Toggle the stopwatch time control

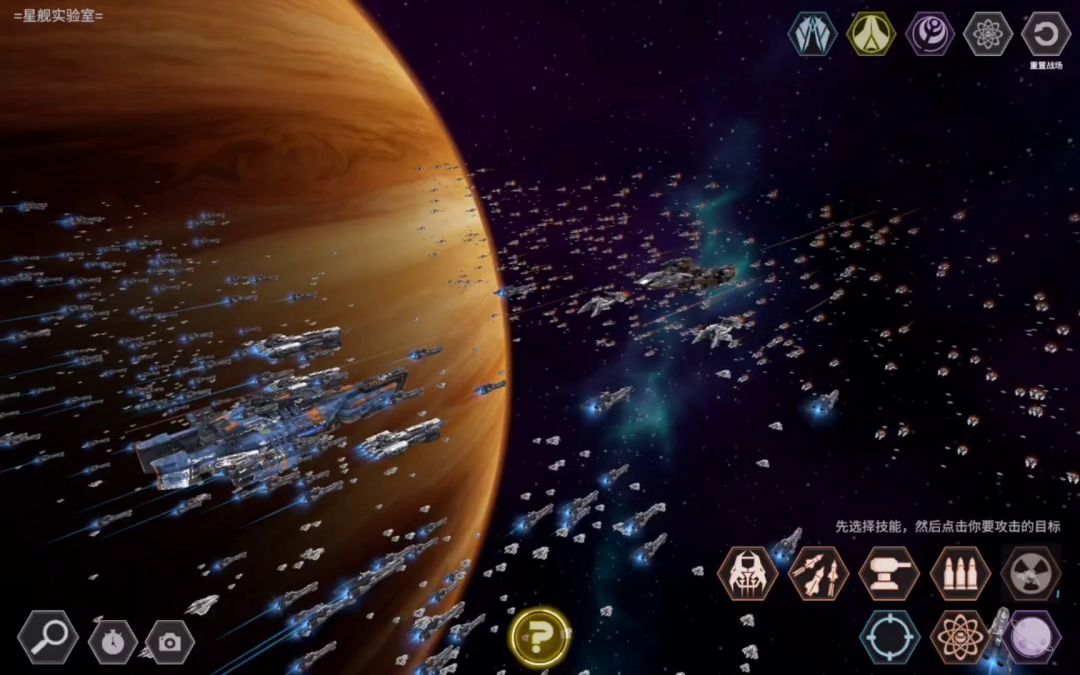click(112, 641)
